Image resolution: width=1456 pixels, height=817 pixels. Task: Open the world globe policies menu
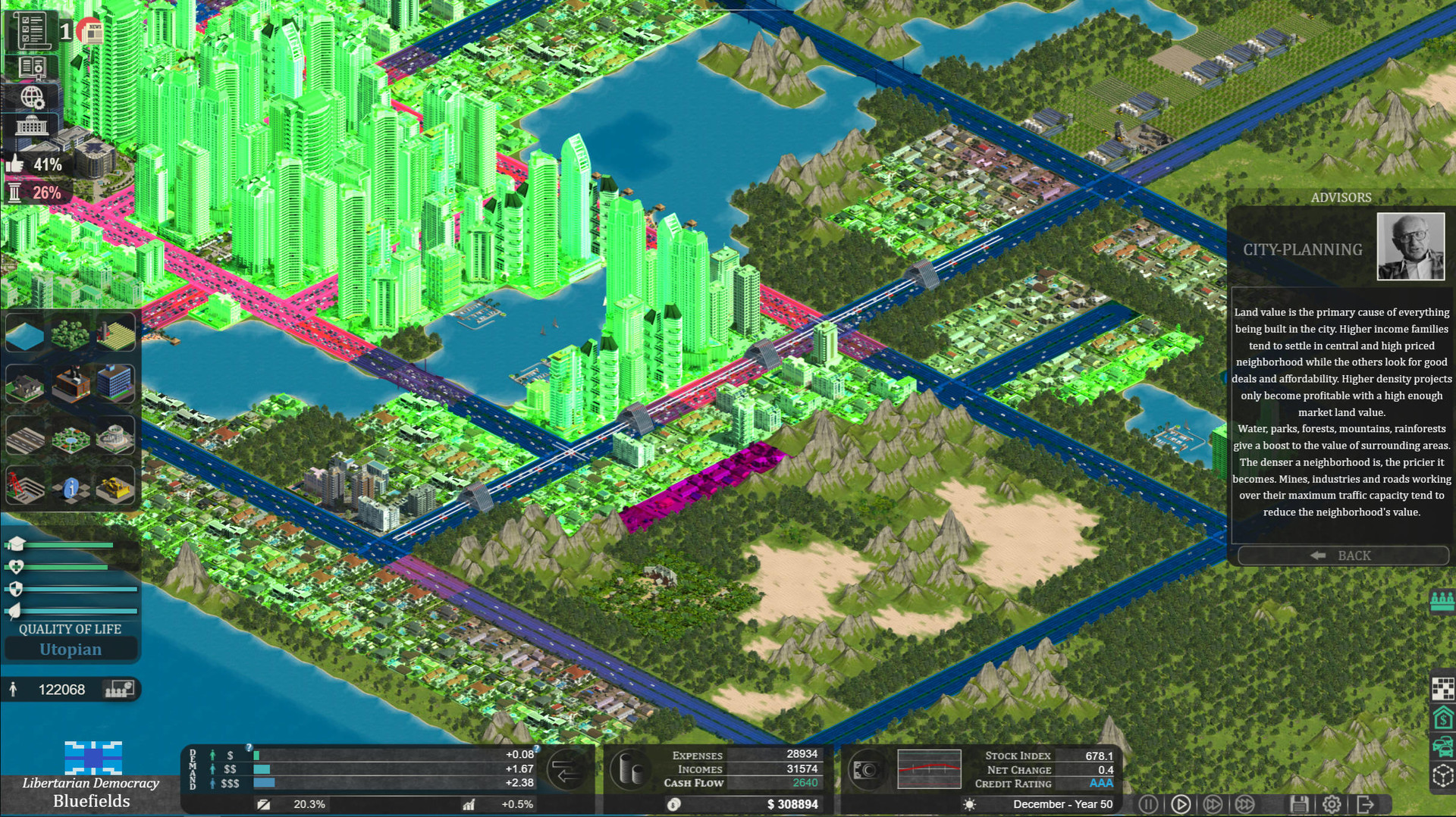(x=33, y=97)
